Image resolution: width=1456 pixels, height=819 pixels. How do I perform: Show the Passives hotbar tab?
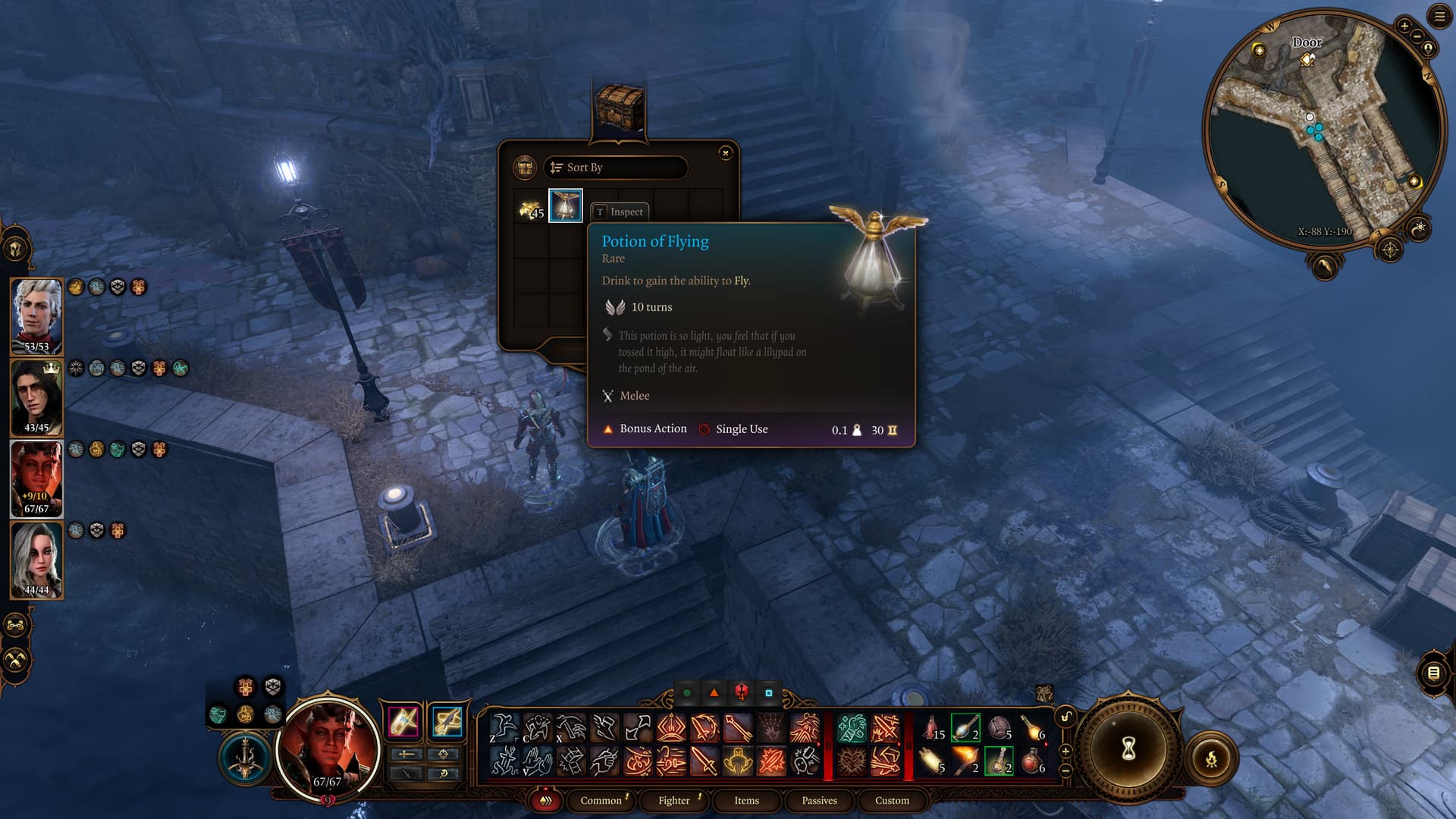point(819,801)
